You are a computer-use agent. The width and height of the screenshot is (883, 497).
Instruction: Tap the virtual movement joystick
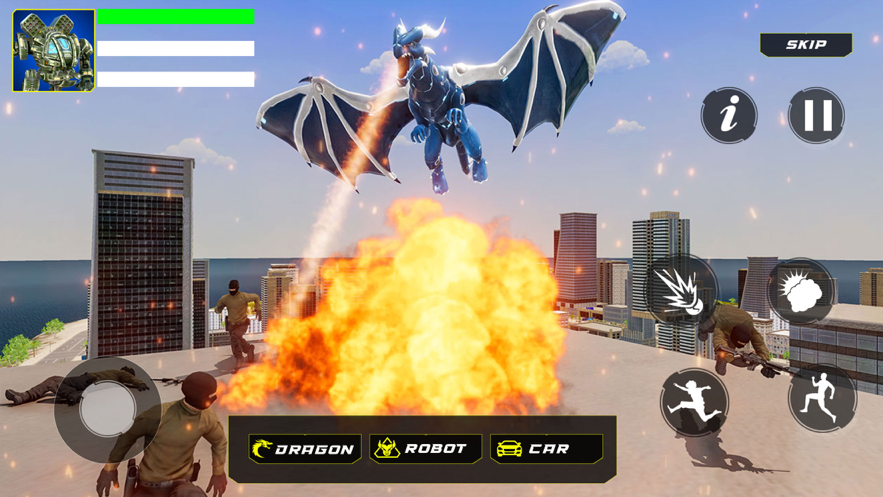tap(107, 410)
